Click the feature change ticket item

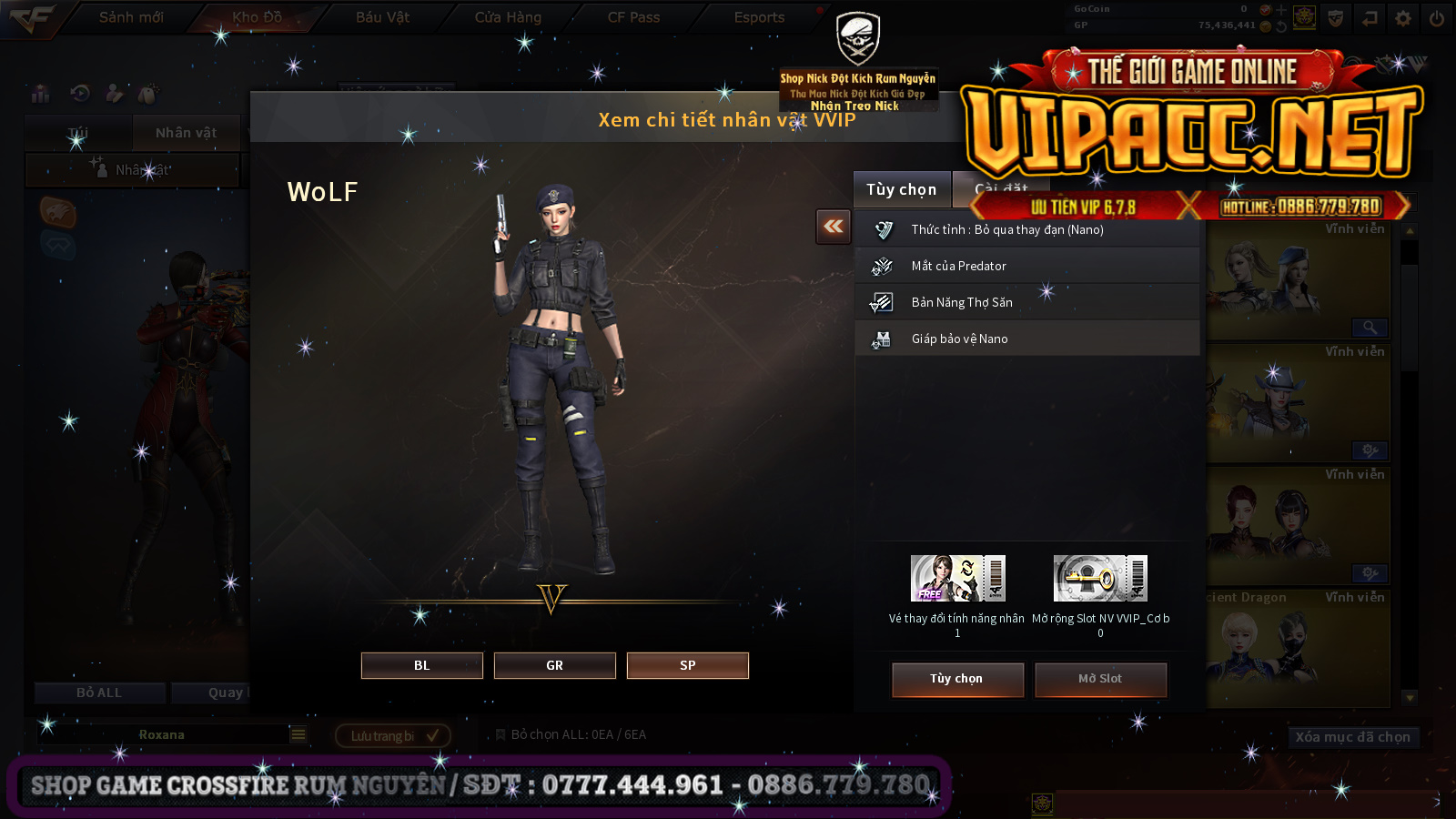957,579
